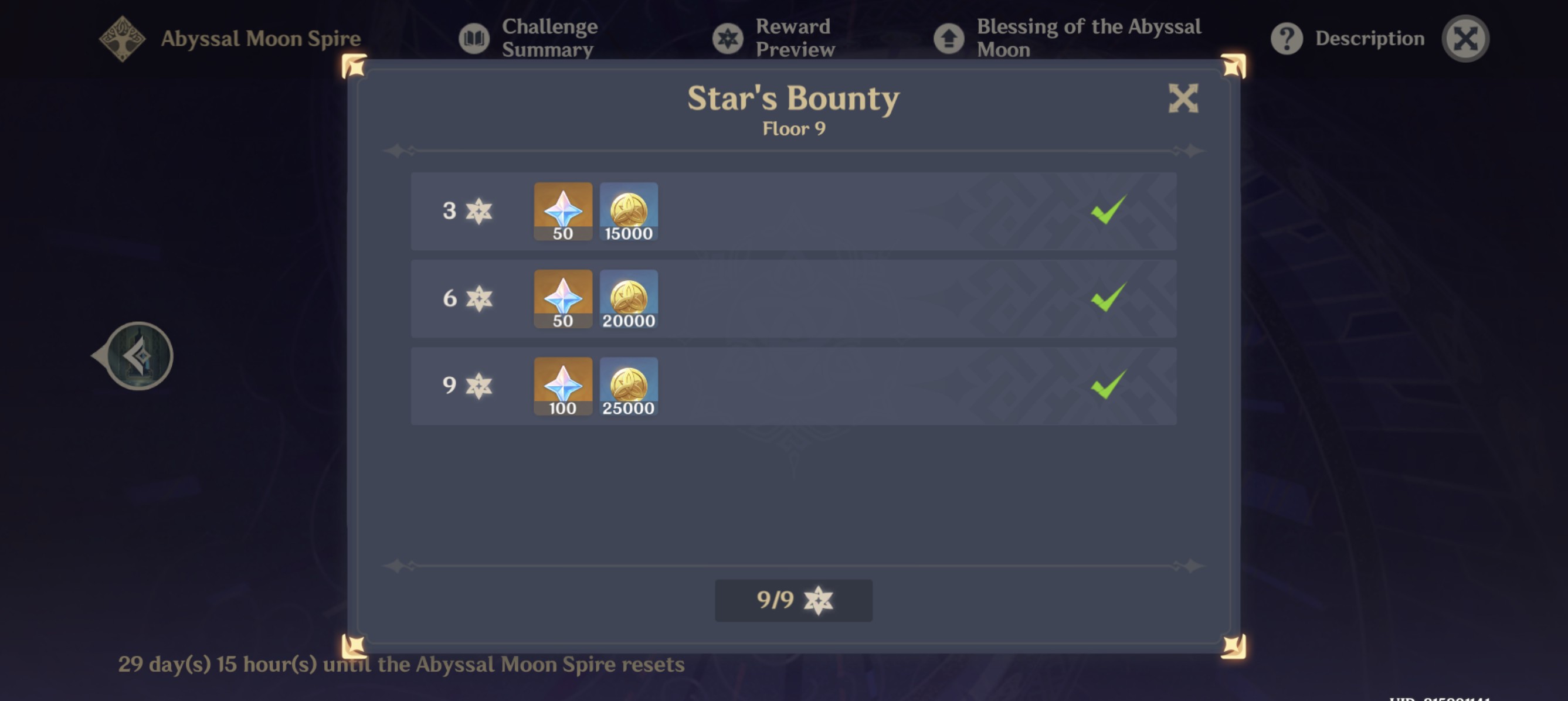
Task: Click the green checkmark on the 9-star reward
Action: (1108, 386)
